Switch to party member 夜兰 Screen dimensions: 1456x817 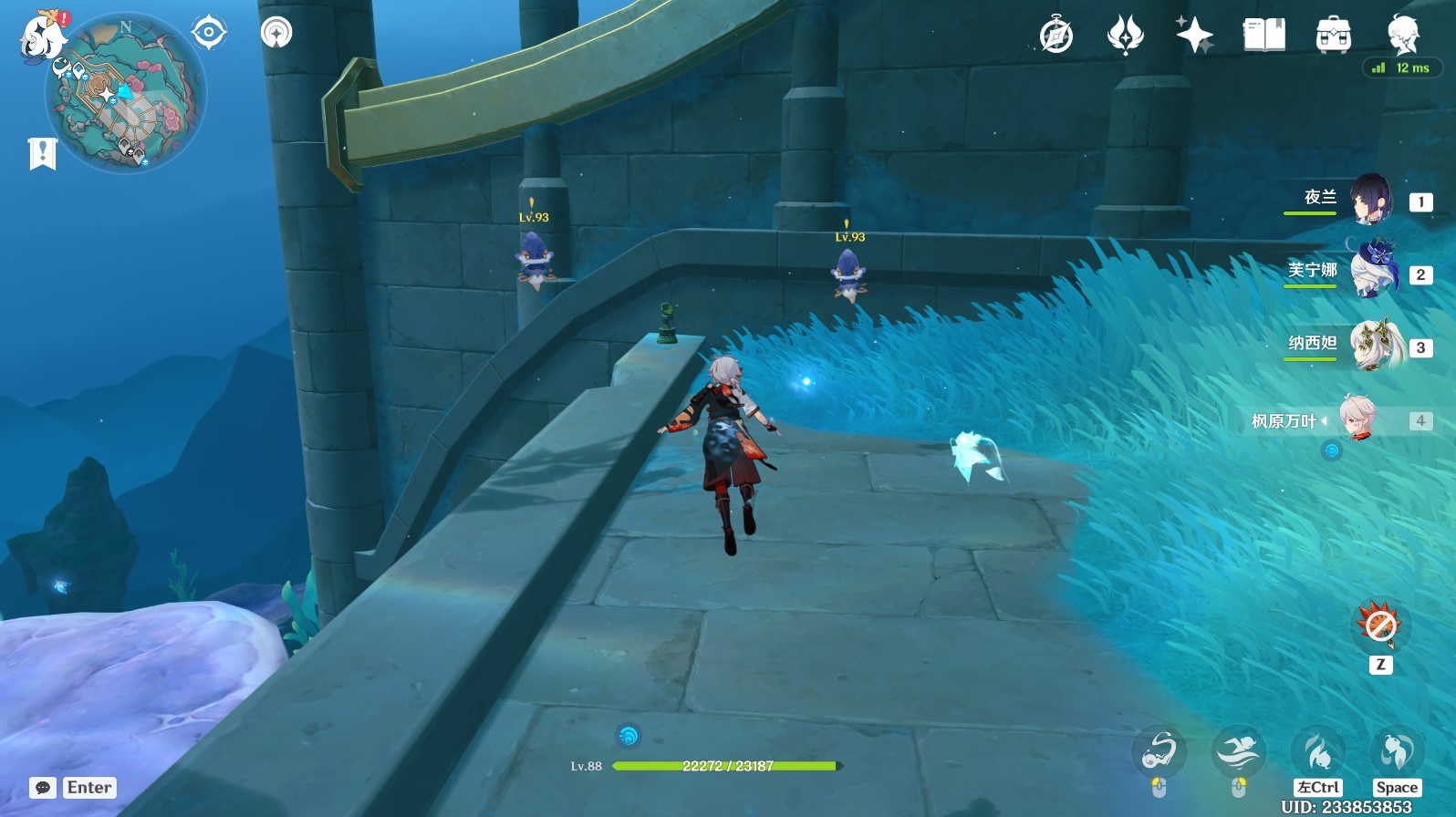point(1369,200)
